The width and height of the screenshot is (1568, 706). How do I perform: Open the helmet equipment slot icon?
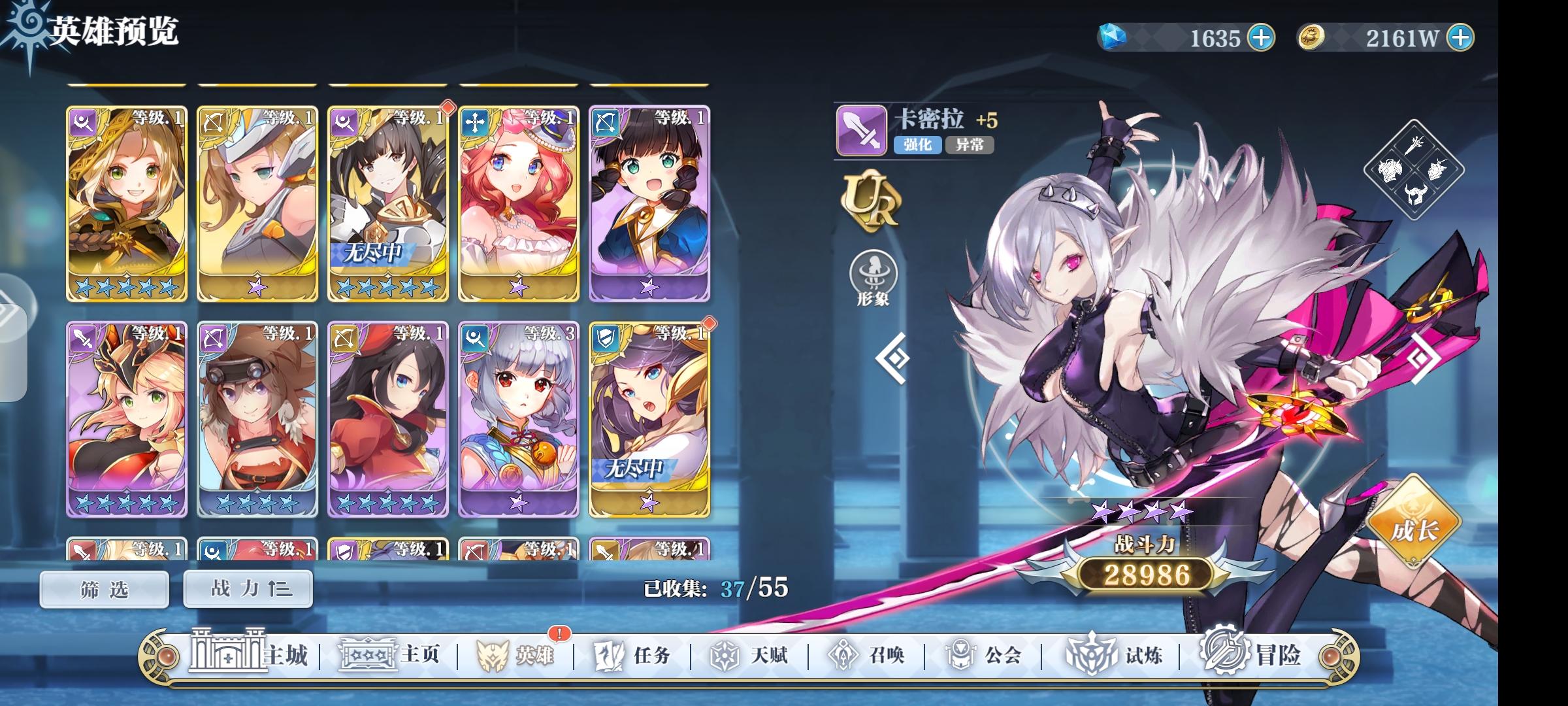(1415, 193)
